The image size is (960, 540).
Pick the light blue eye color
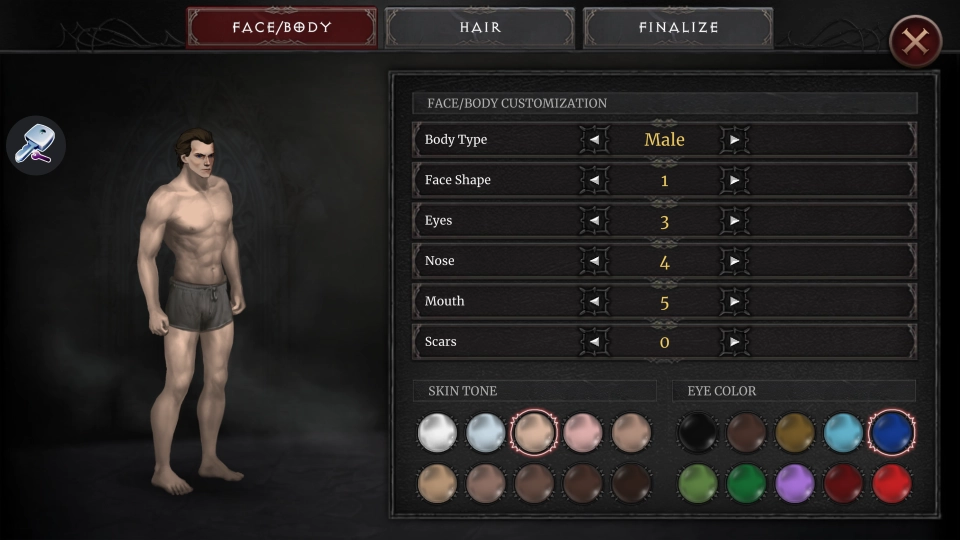tap(843, 433)
